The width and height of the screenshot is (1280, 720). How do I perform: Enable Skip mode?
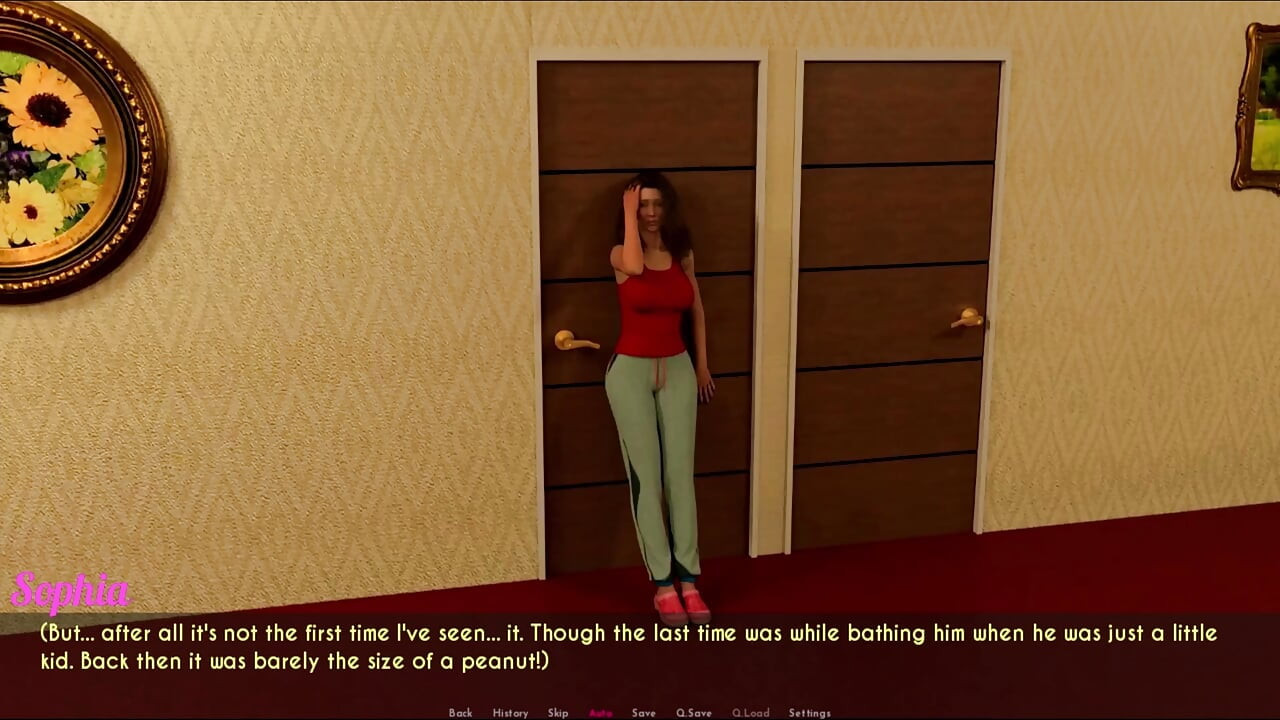(x=557, y=713)
